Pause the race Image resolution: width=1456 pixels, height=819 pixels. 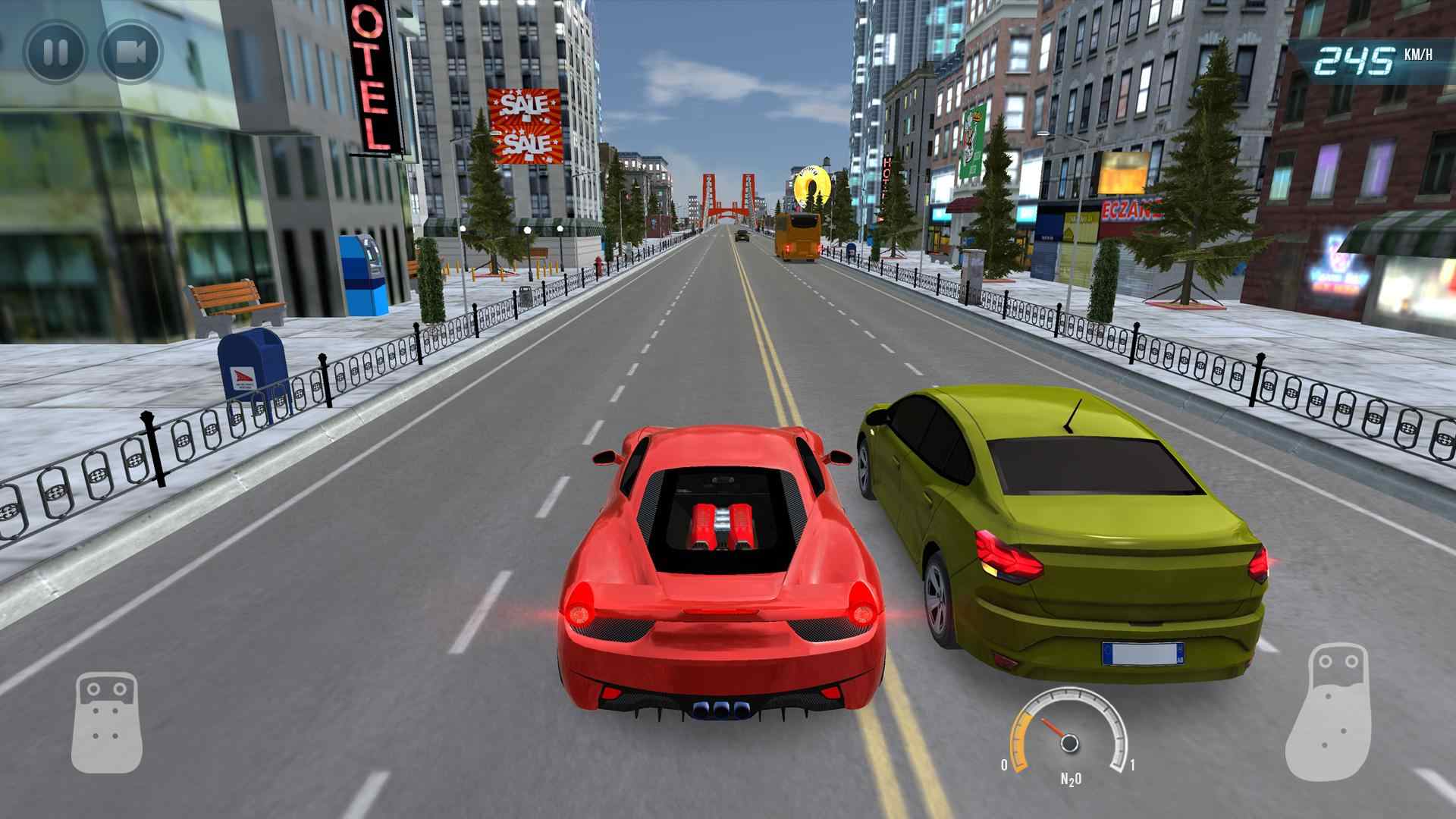pos(55,52)
